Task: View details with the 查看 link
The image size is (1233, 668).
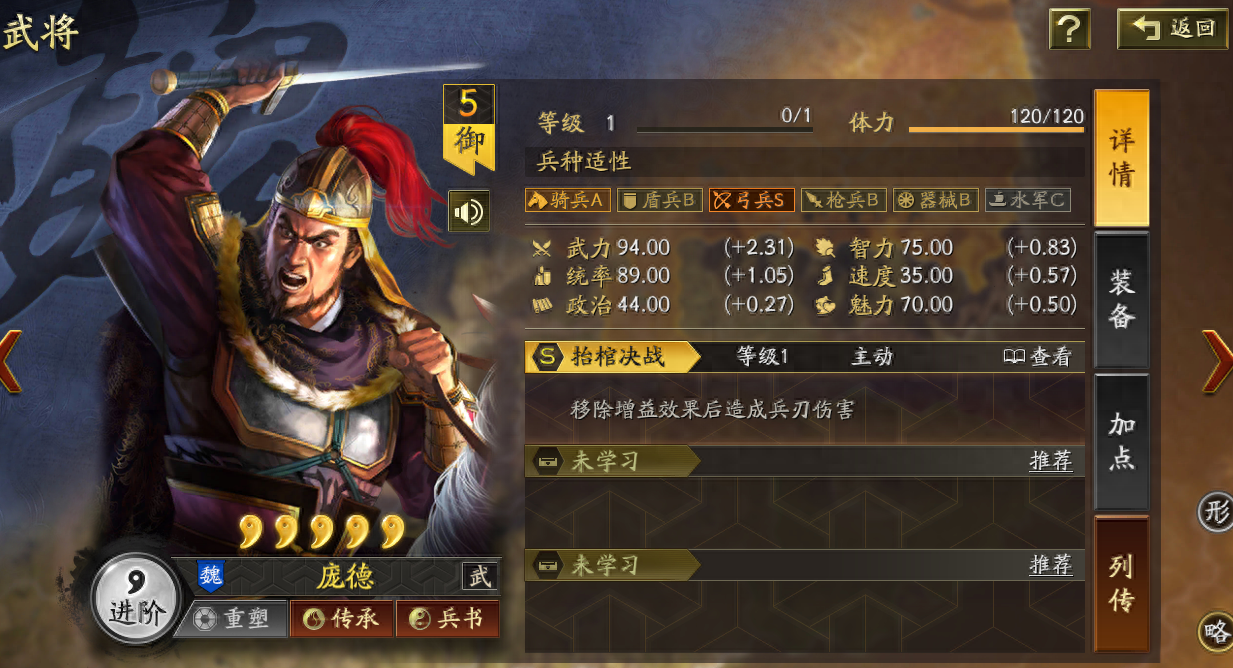Action: (1038, 357)
